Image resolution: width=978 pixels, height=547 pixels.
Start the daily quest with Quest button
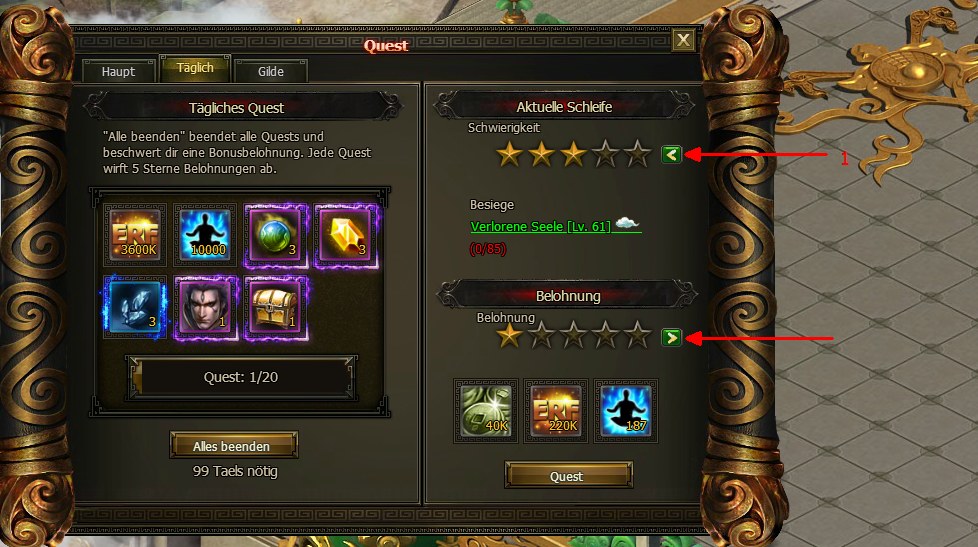coord(567,476)
